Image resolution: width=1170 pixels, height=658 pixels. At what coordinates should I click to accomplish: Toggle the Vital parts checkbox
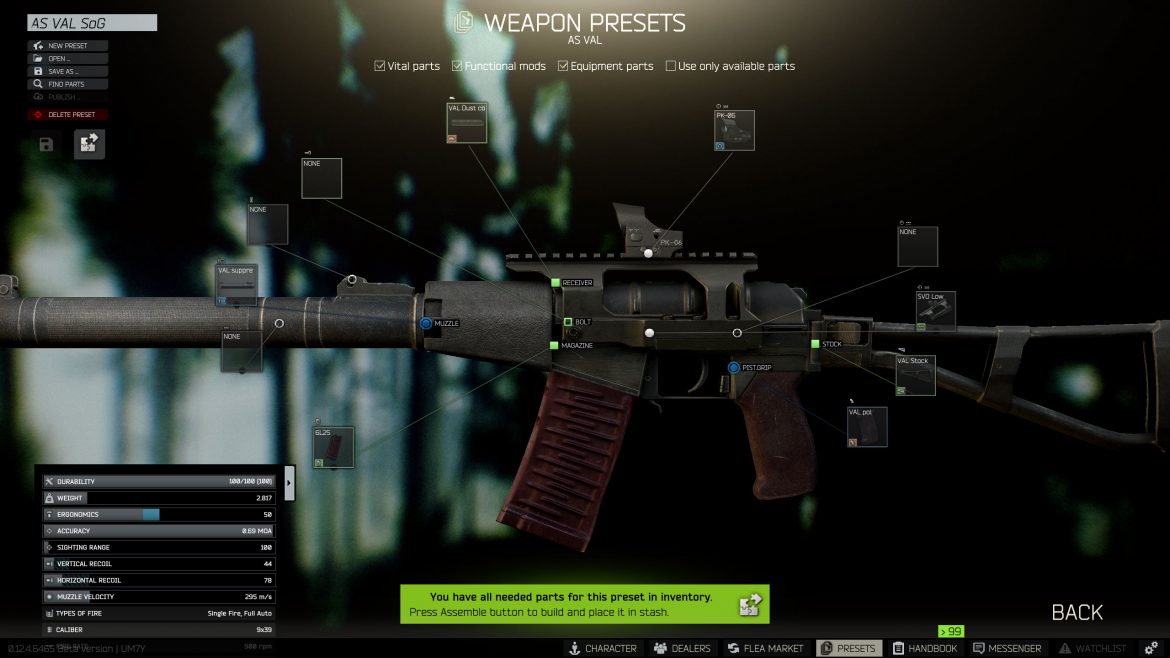[x=380, y=67]
